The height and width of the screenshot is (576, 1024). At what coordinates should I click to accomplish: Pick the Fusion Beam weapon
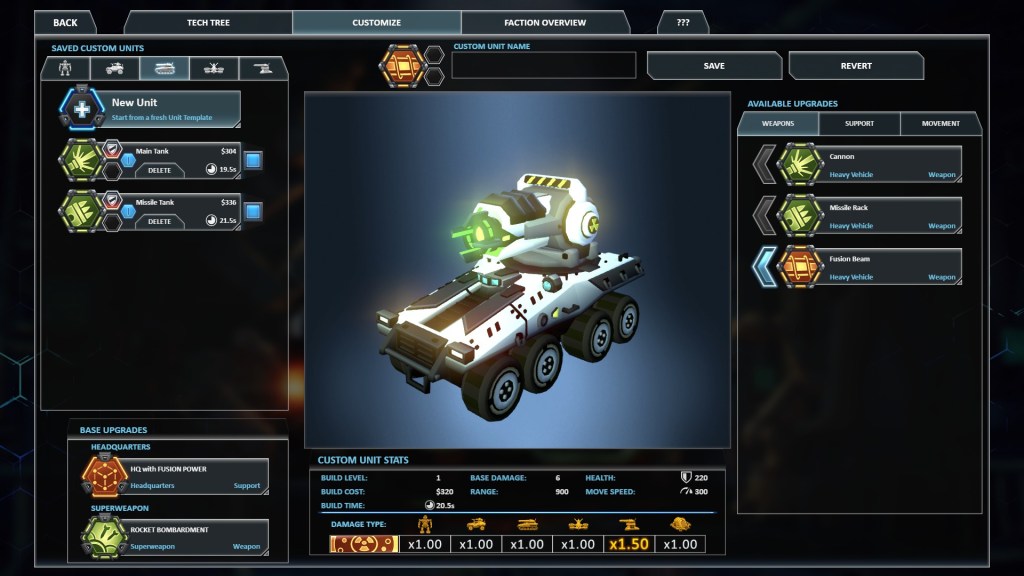point(880,267)
